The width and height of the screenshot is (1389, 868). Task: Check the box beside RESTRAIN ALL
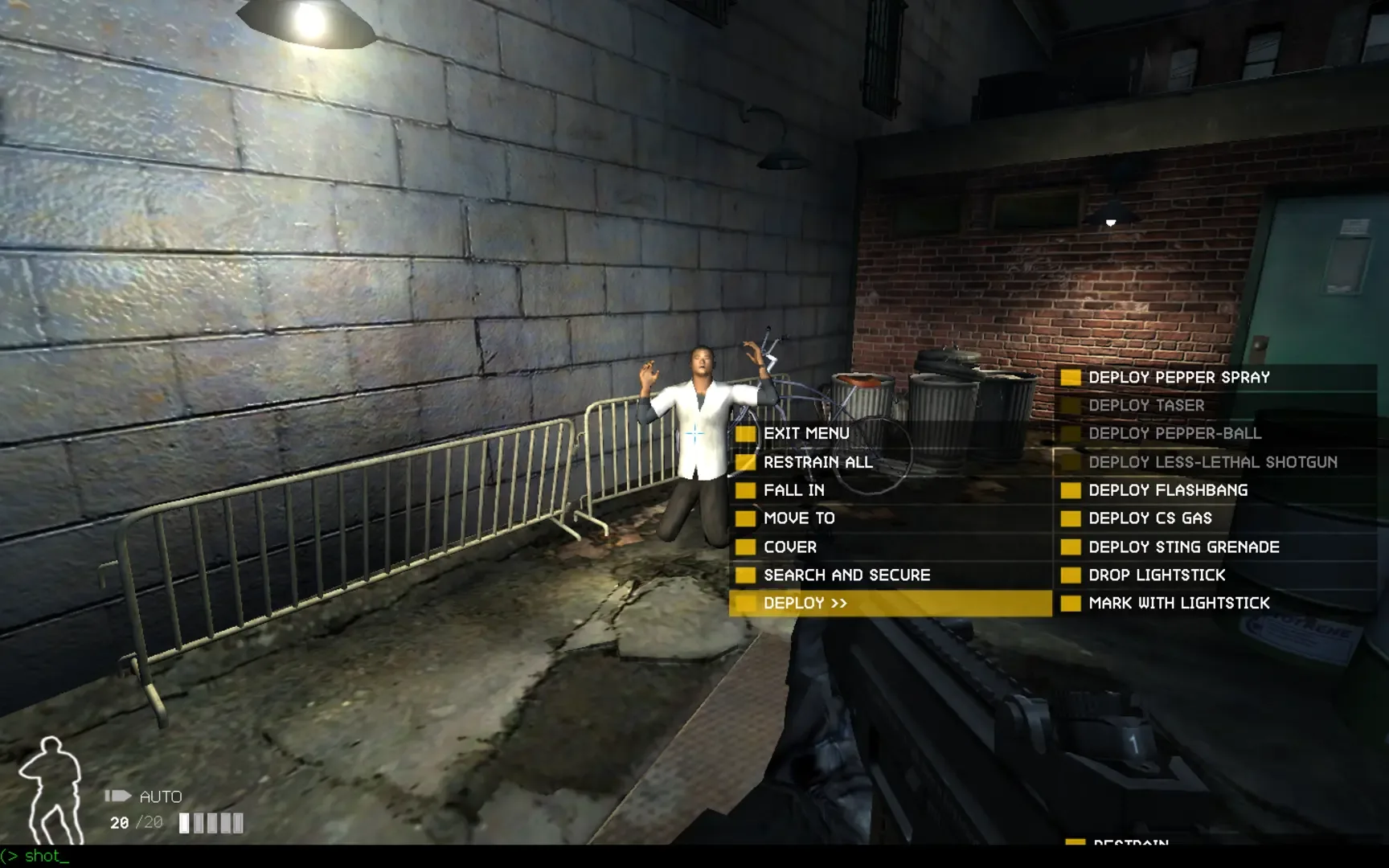[745, 462]
